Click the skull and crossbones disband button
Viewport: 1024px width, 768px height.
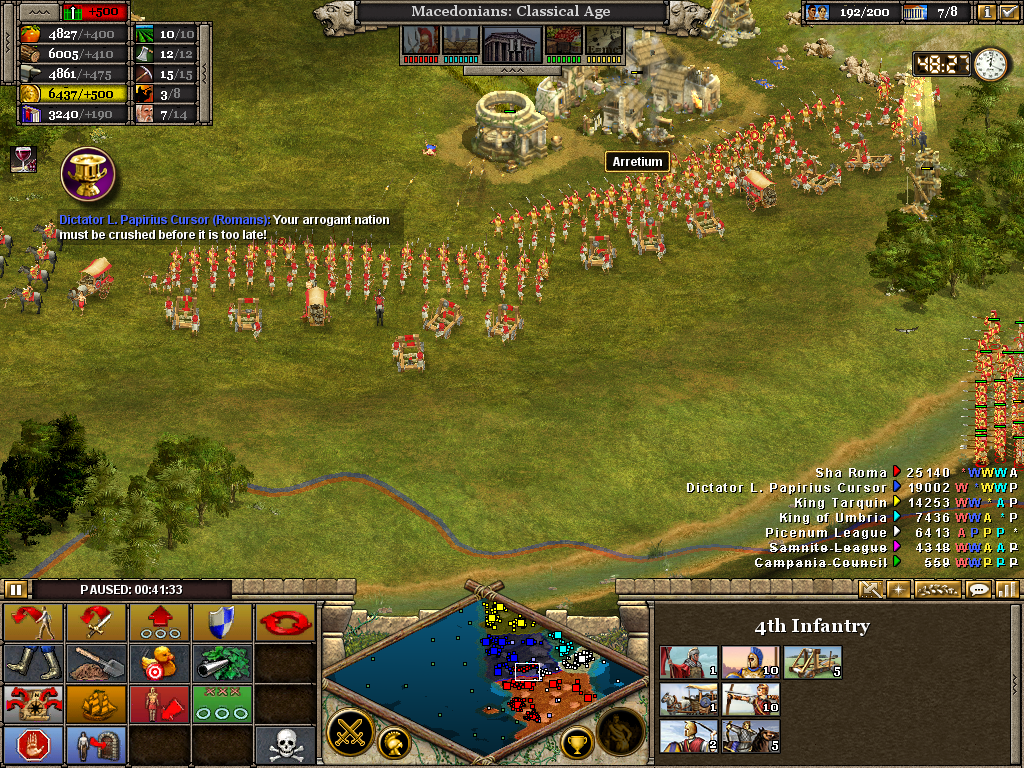point(285,742)
